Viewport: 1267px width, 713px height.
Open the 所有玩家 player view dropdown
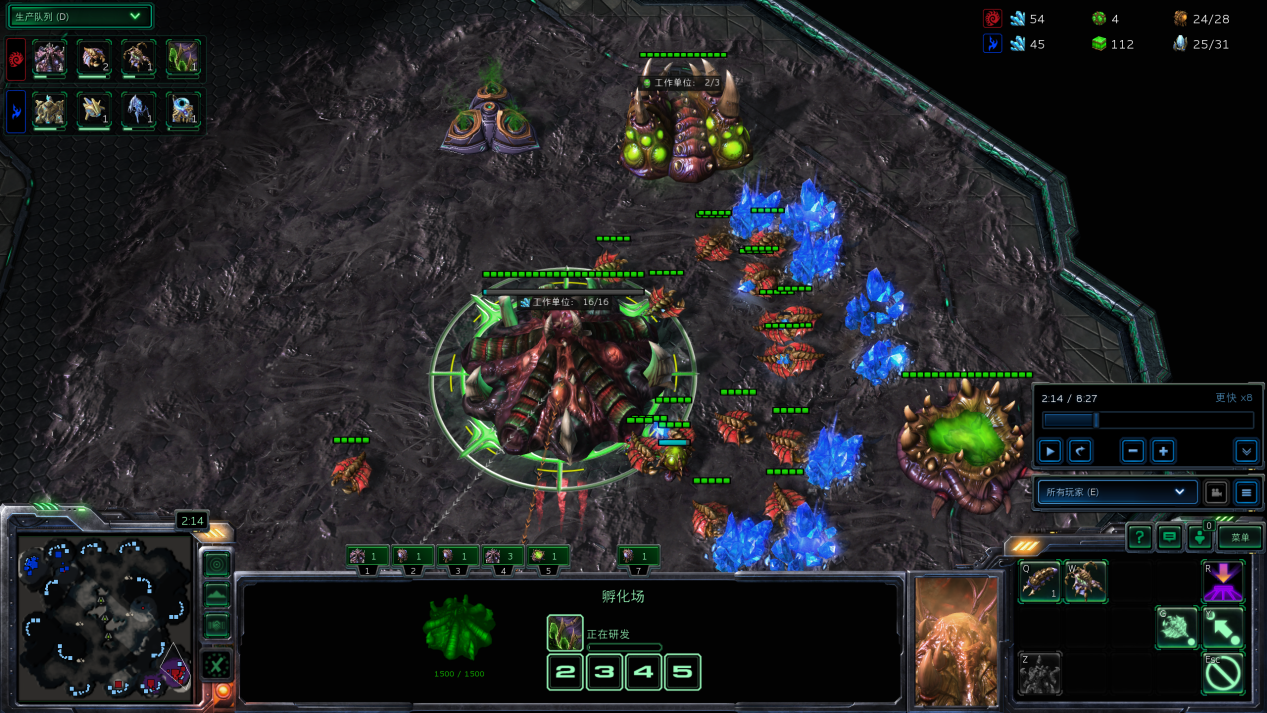[1116, 492]
